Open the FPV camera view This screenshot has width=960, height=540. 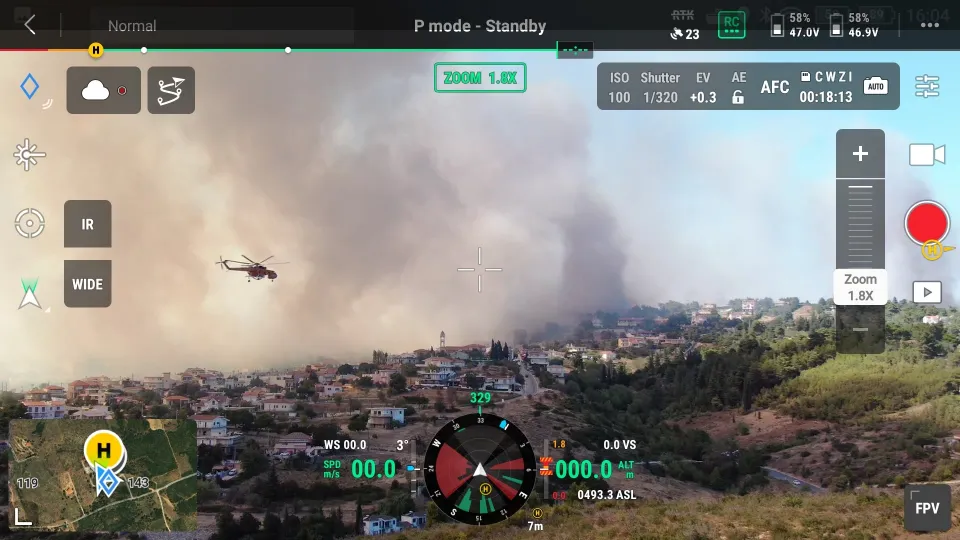(927, 508)
